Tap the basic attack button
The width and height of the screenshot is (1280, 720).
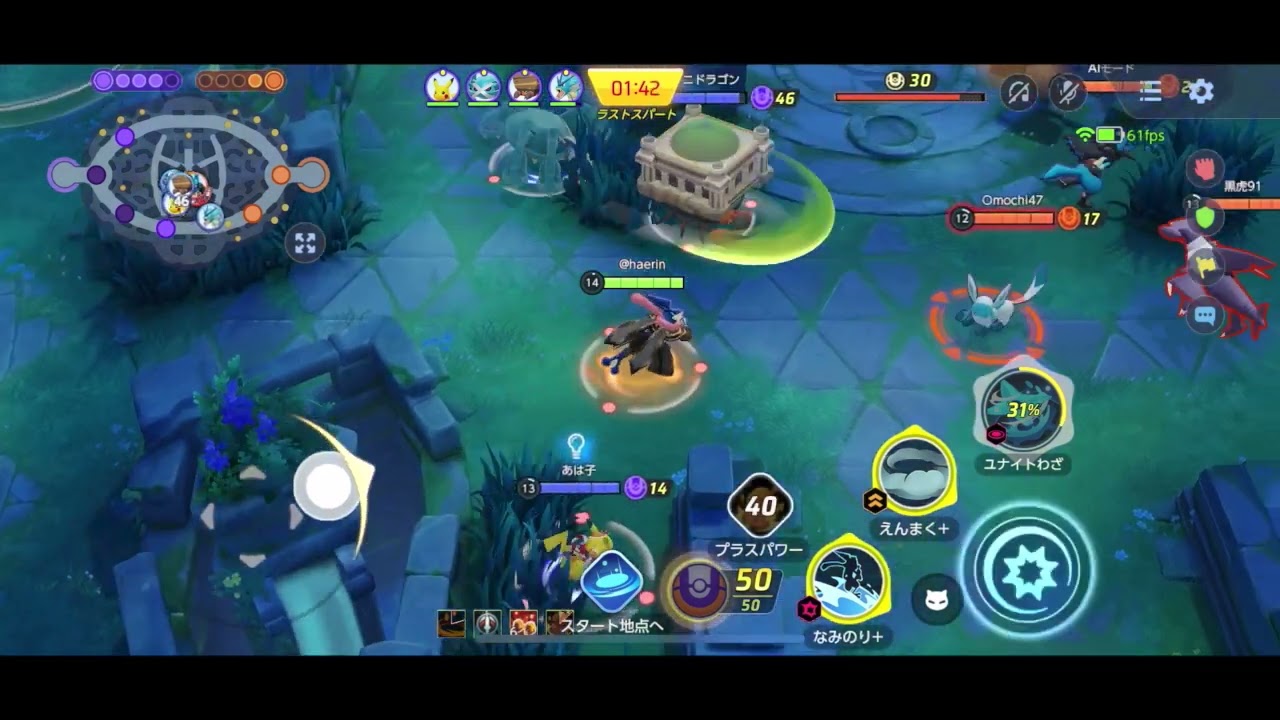(1027, 569)
